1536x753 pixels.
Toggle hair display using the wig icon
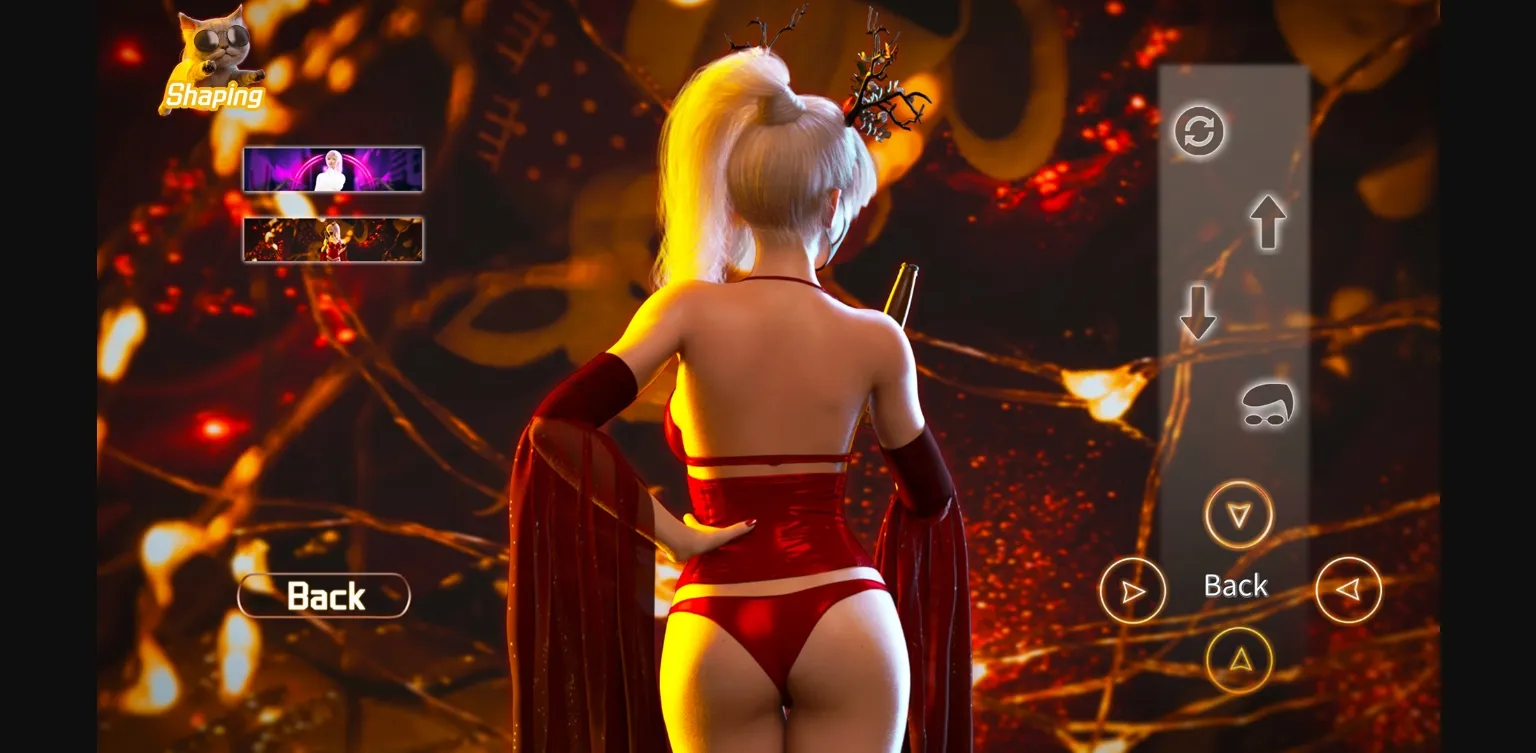pos(1266,406)
